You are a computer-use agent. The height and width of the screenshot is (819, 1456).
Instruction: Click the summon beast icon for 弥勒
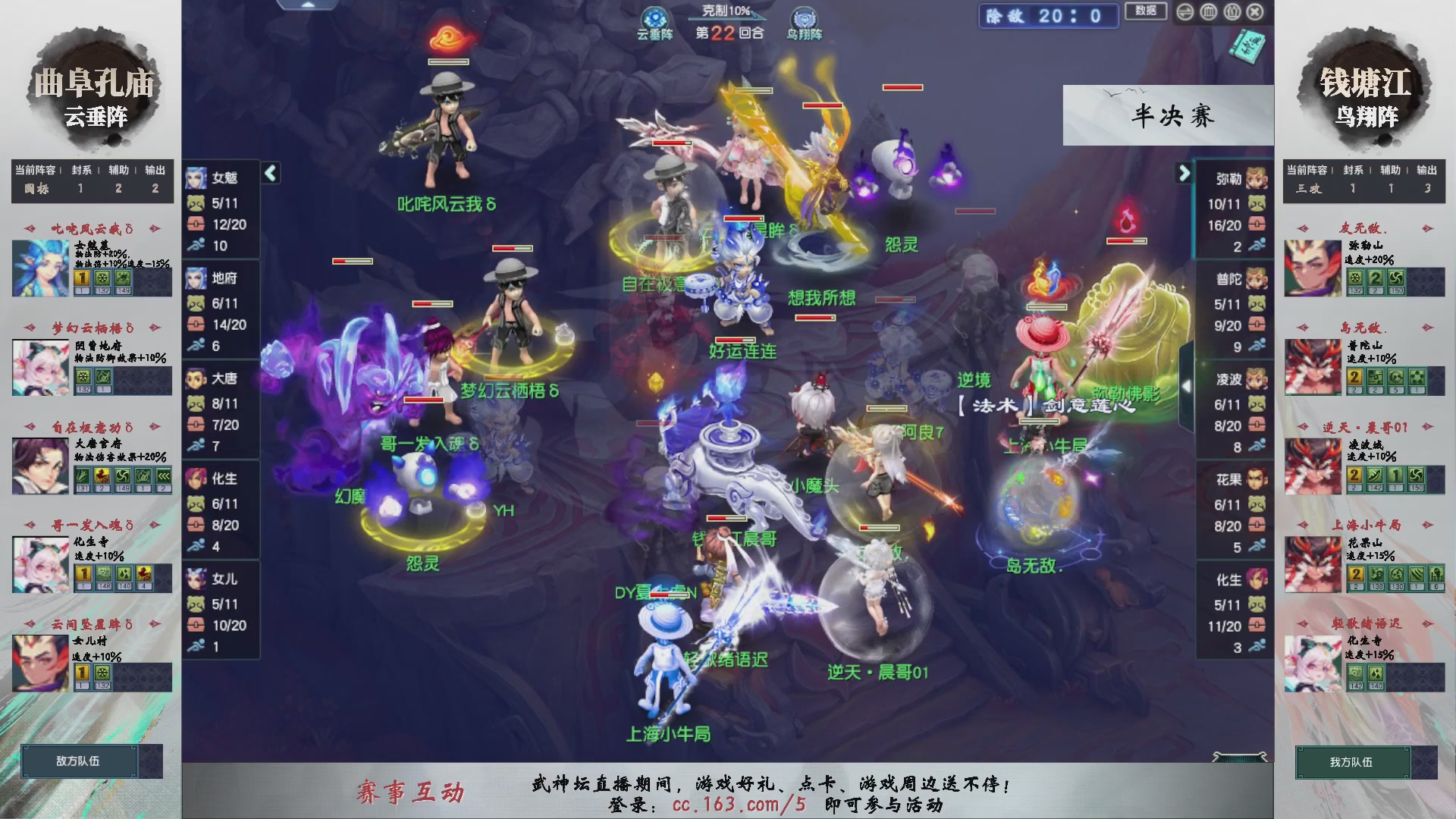point(1257,203)
